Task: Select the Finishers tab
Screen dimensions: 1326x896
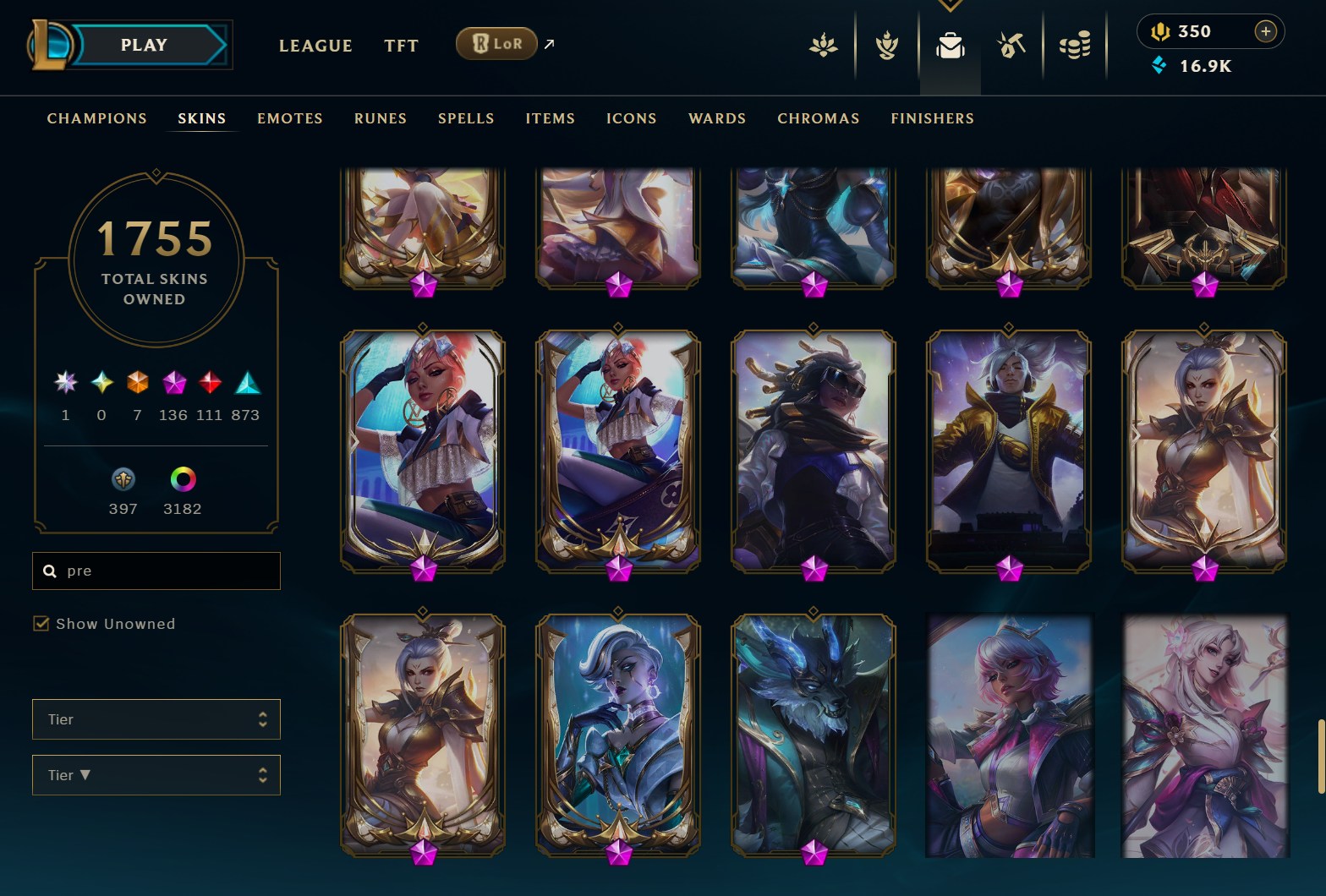Action: coord(932,118)
